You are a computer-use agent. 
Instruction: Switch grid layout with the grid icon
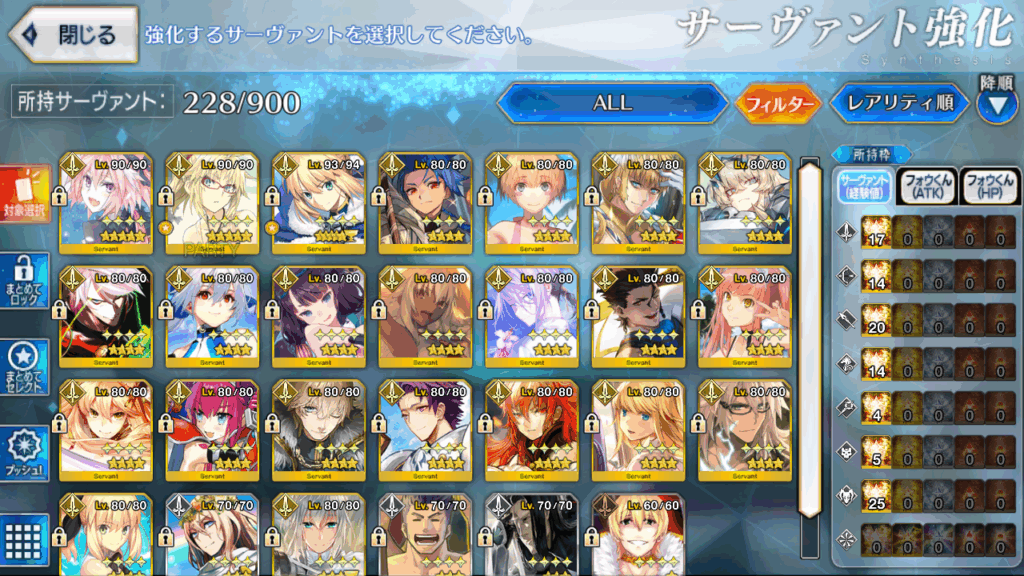tap(26, 534)
